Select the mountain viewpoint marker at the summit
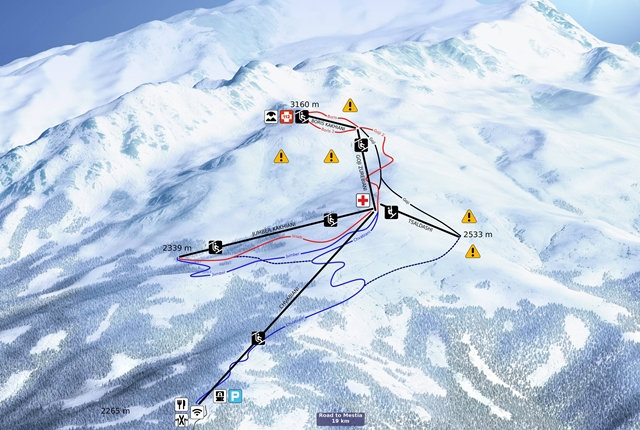Viewport: 640px width, 430px height. pyautogui.click(x=271, y=117)
